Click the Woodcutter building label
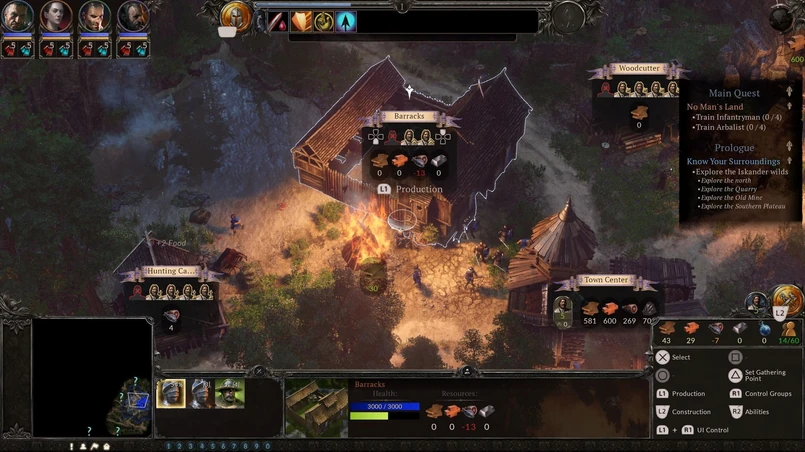 point(638,69)
